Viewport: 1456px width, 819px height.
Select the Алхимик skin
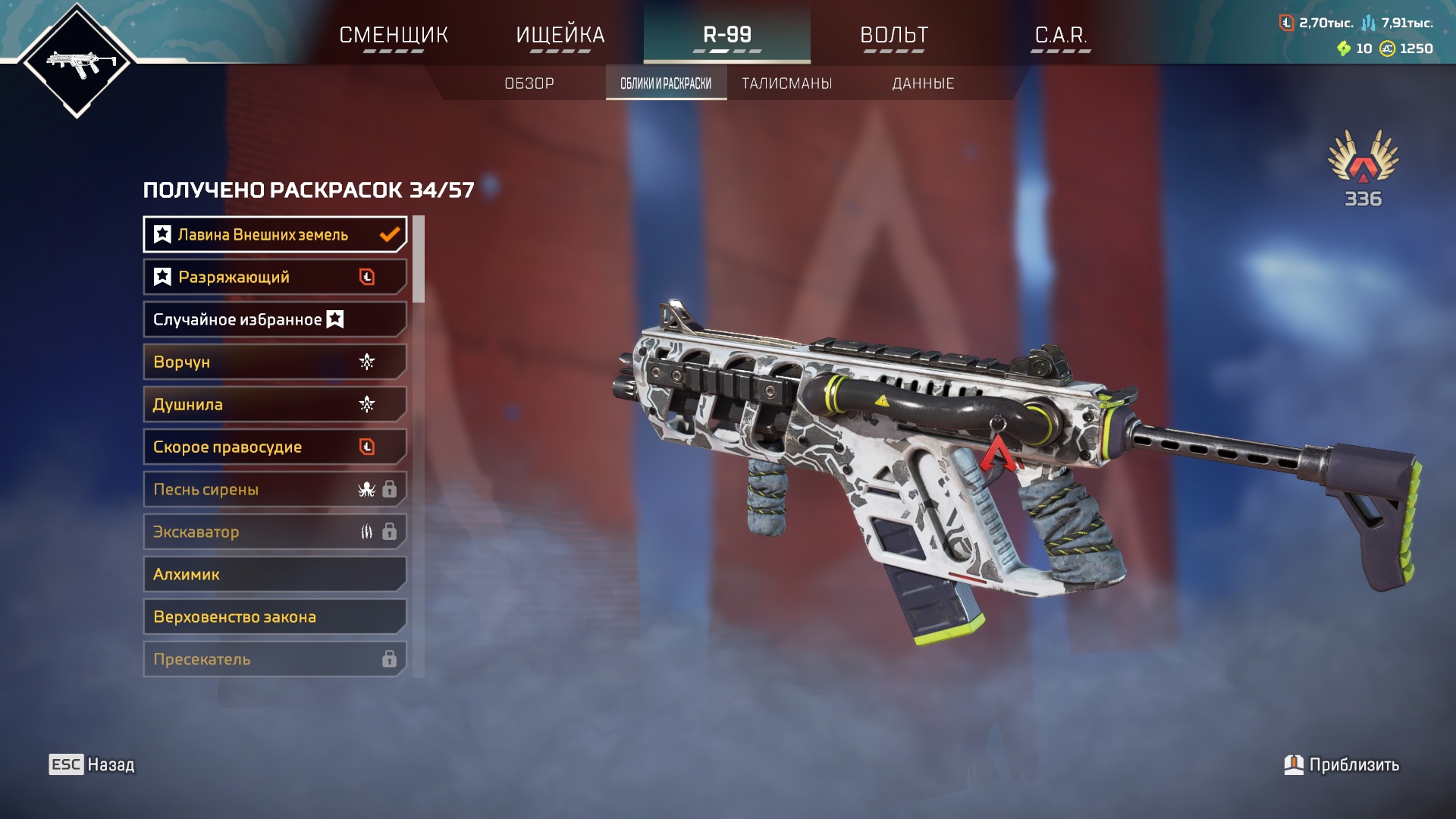(275, 574)
